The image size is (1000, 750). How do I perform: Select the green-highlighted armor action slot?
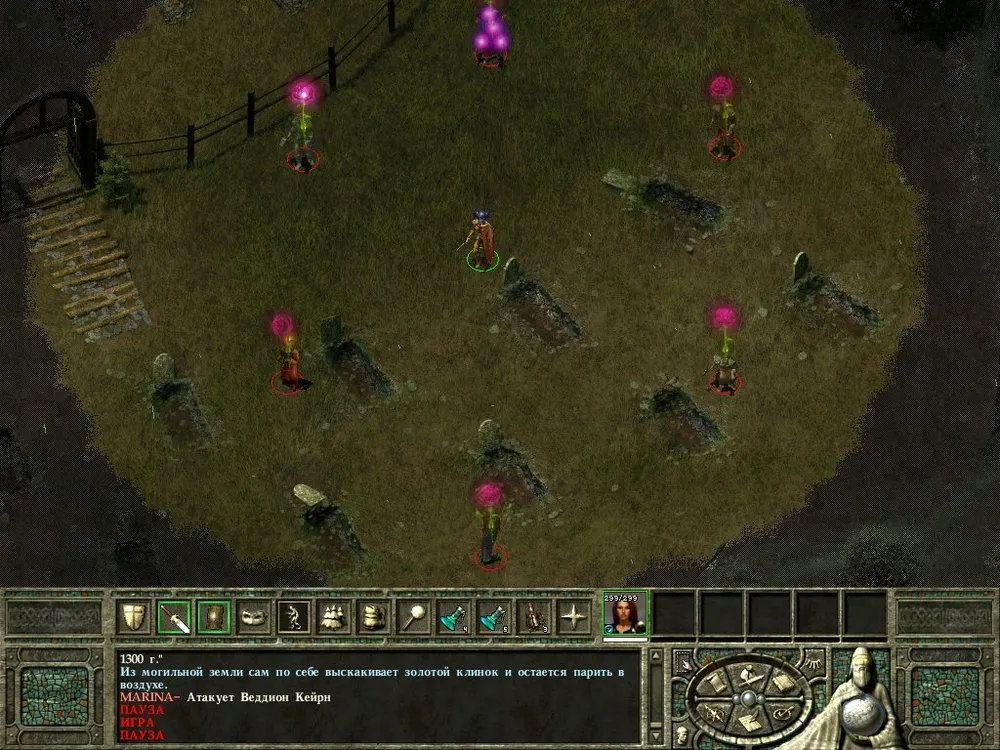pos(213,617)
